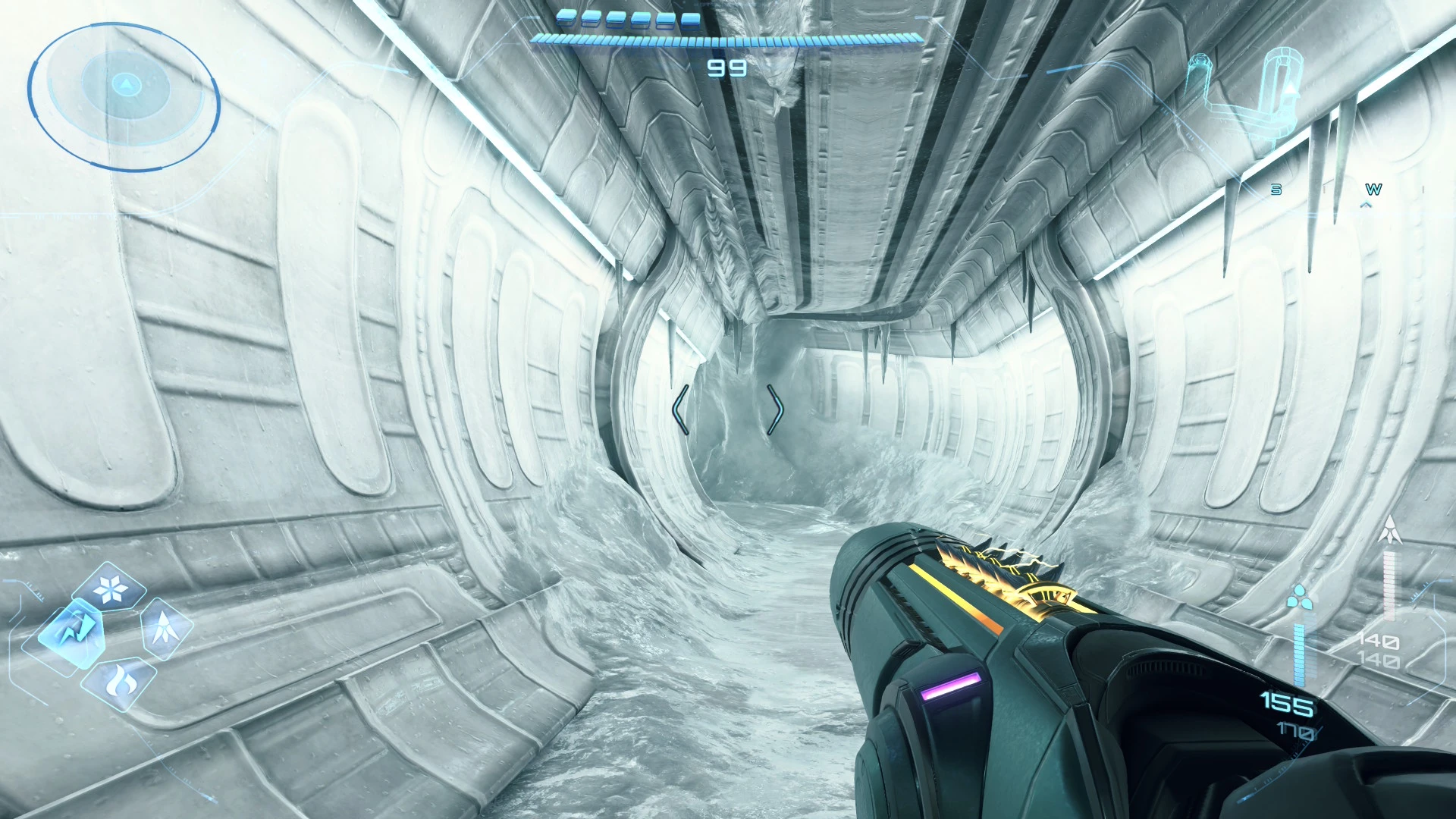The image size is (1456, 819).
Task: Click the missile icon above the ammo gauge
Action: click(1389, 529)
